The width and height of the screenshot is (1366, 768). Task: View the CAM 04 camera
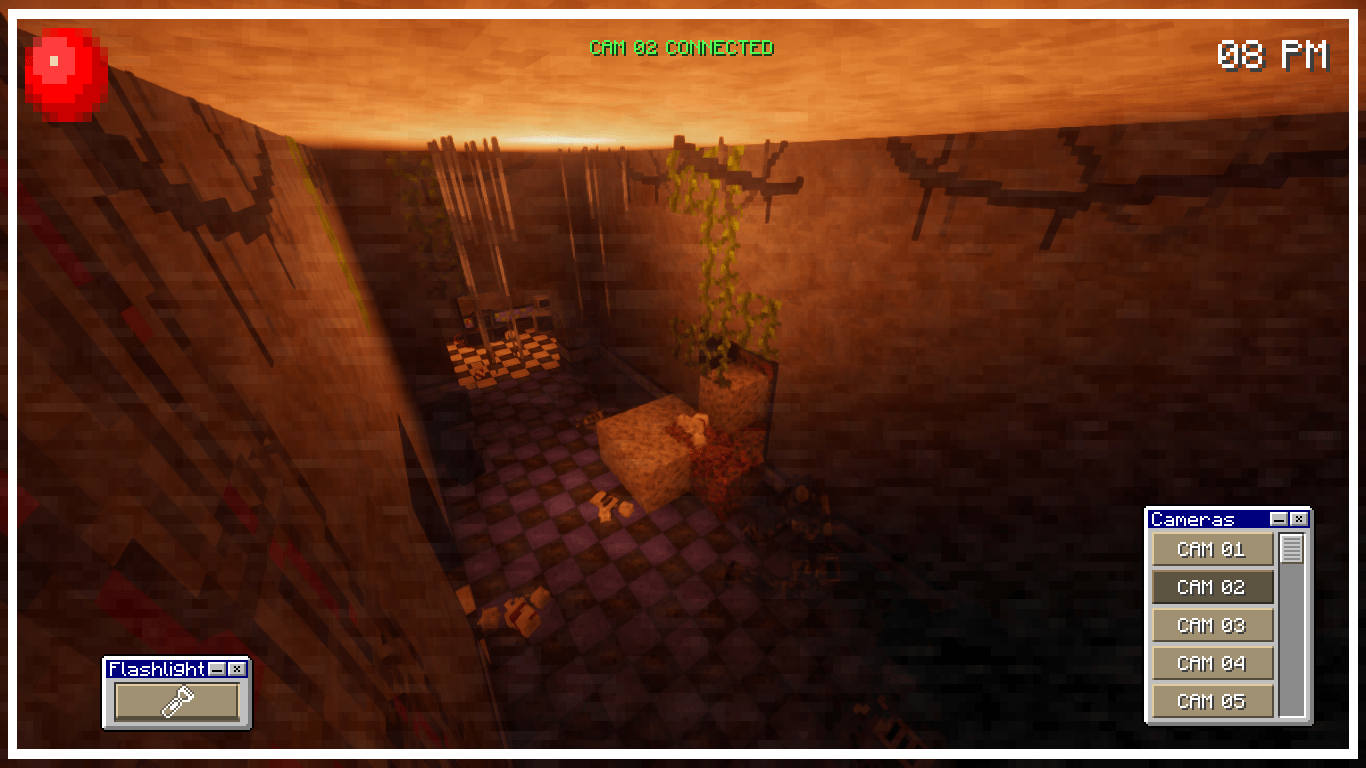pyautogui.click(x=1212, y=663)
